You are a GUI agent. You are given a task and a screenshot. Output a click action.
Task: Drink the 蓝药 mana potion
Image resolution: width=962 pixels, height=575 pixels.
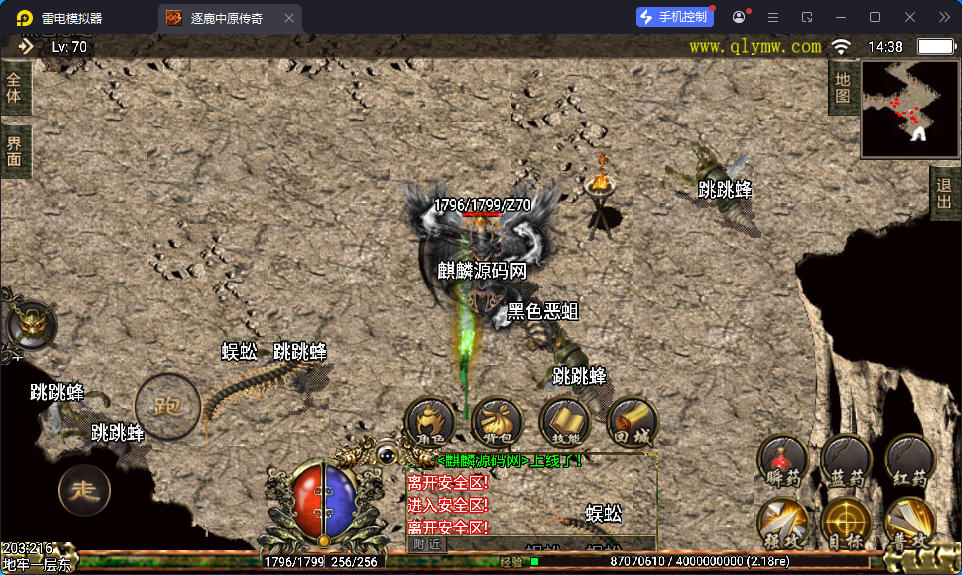pos(846,461)
